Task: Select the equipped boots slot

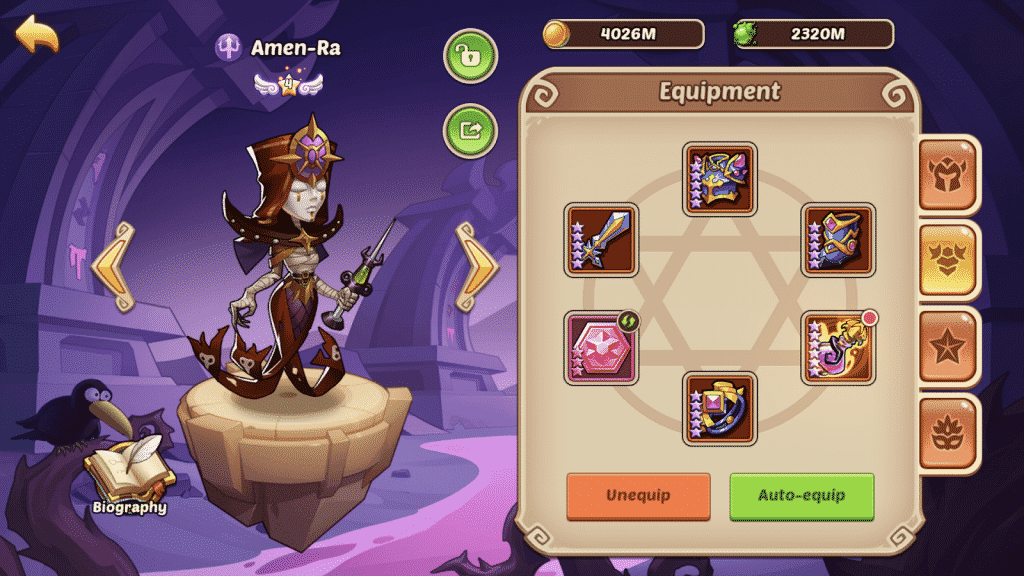Action: tap(838, 240)
